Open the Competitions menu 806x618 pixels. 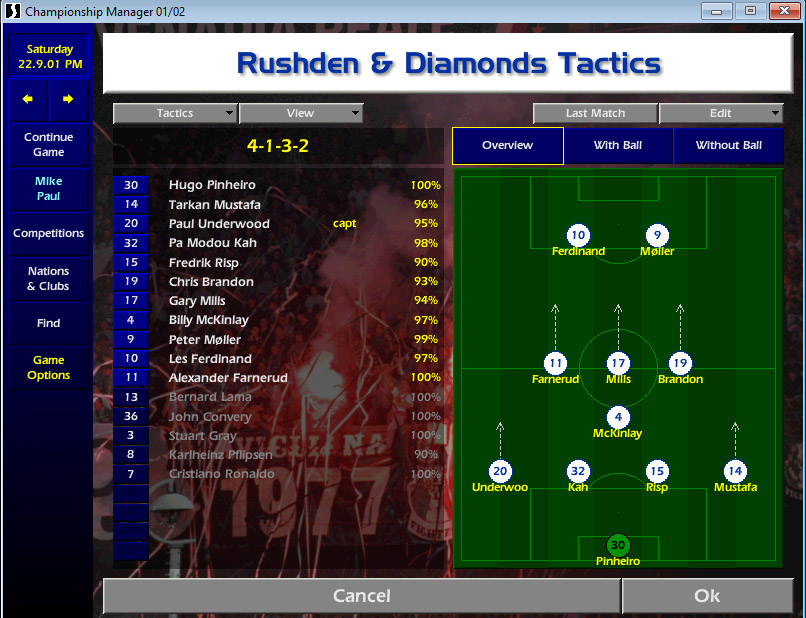click(48, 233)
